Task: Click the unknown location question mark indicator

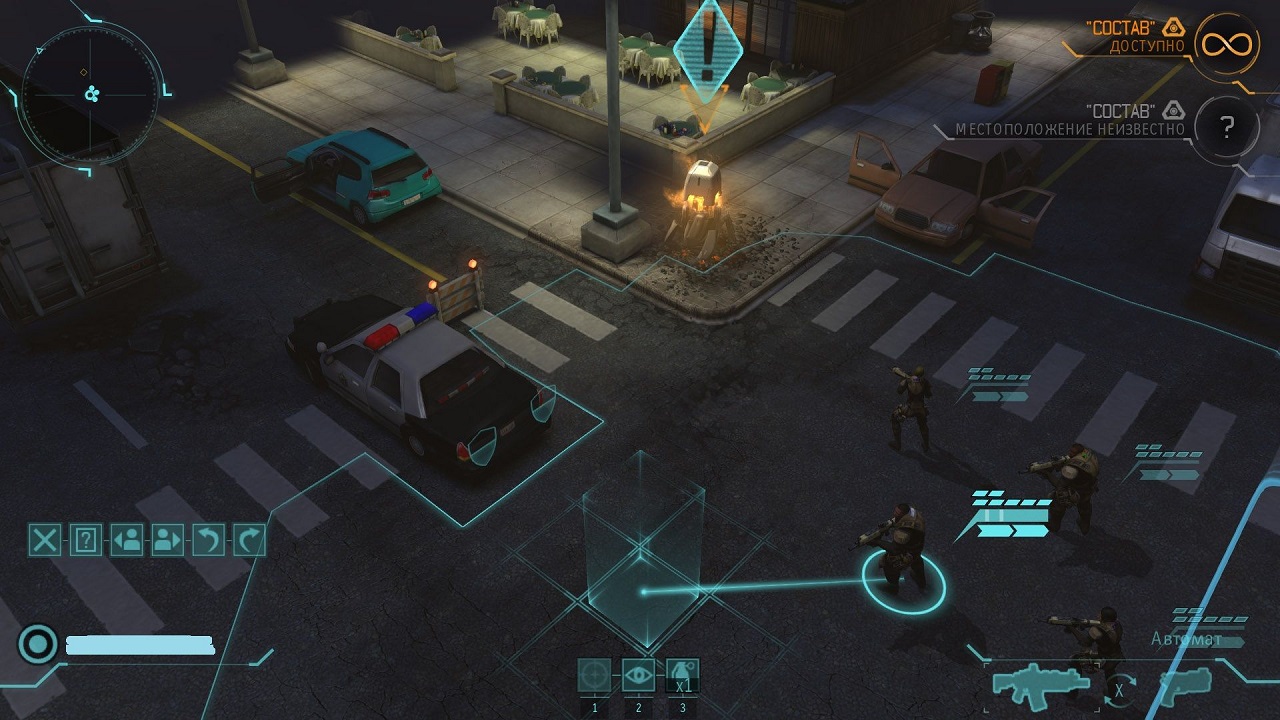Action: pos(1227,127)
